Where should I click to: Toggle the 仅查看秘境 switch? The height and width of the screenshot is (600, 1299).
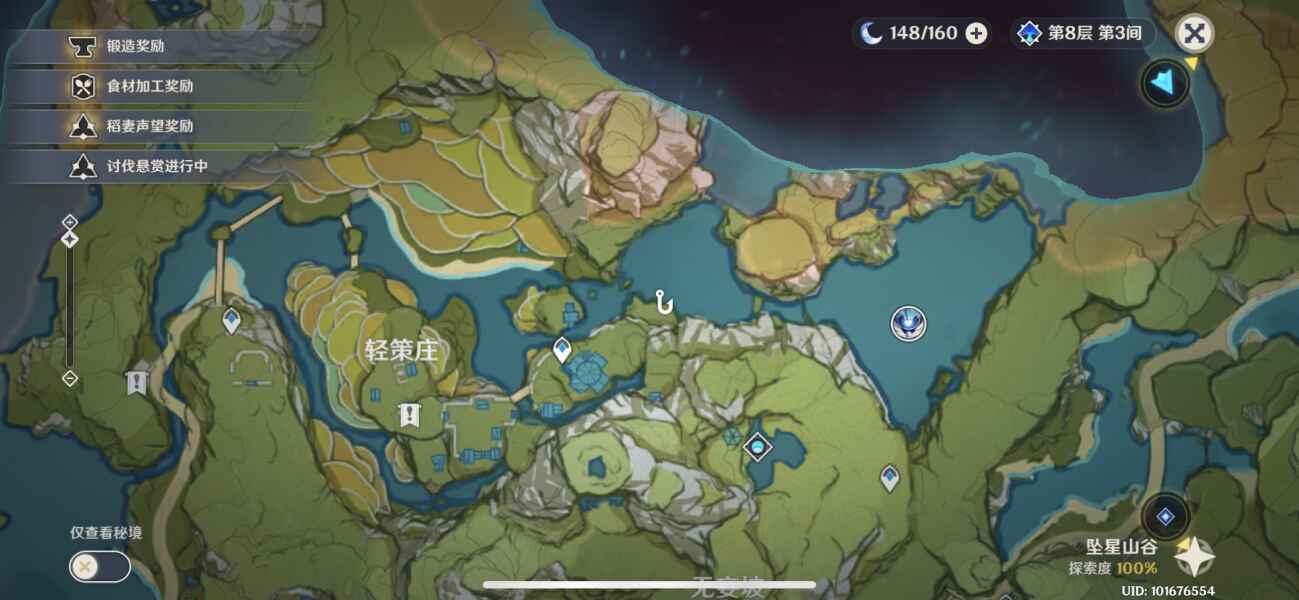pos(99,567)
